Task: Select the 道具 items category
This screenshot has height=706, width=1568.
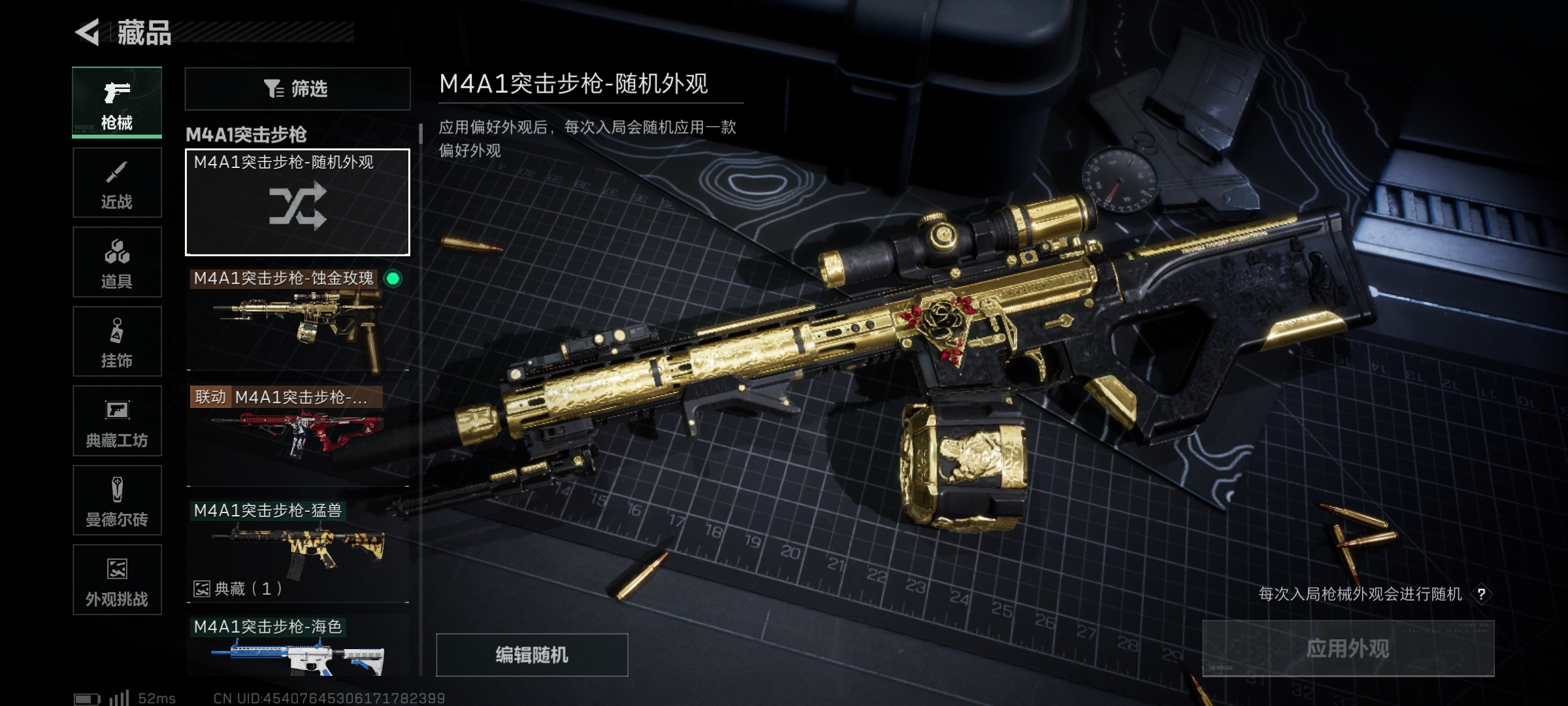Action: pyautogui.click(x=117, y=262)
